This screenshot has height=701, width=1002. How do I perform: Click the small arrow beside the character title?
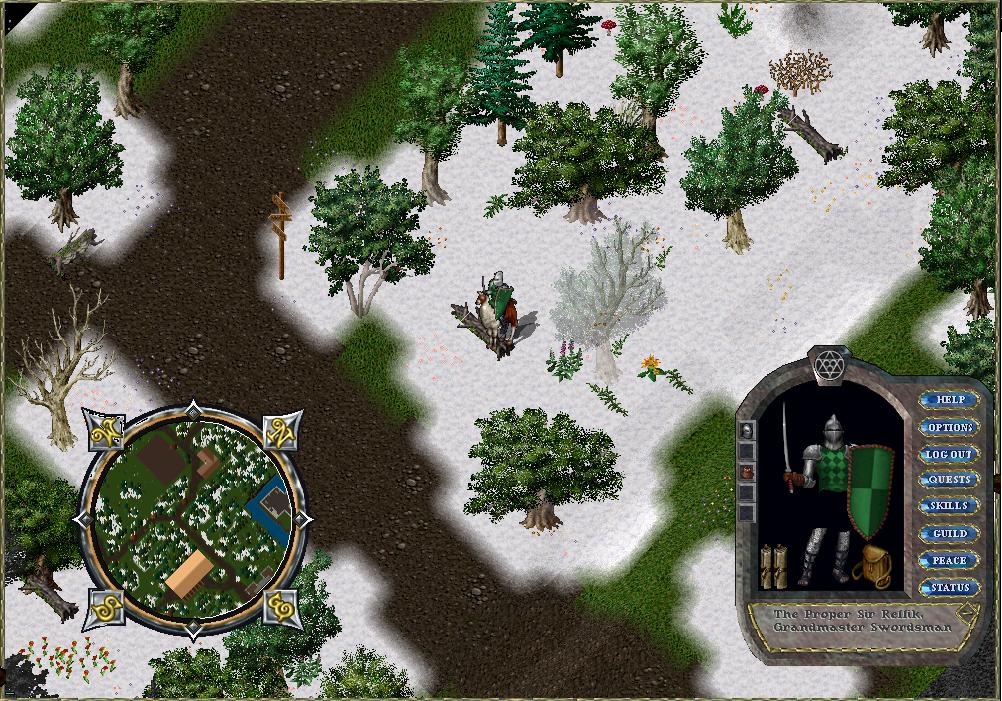point(965,610)
